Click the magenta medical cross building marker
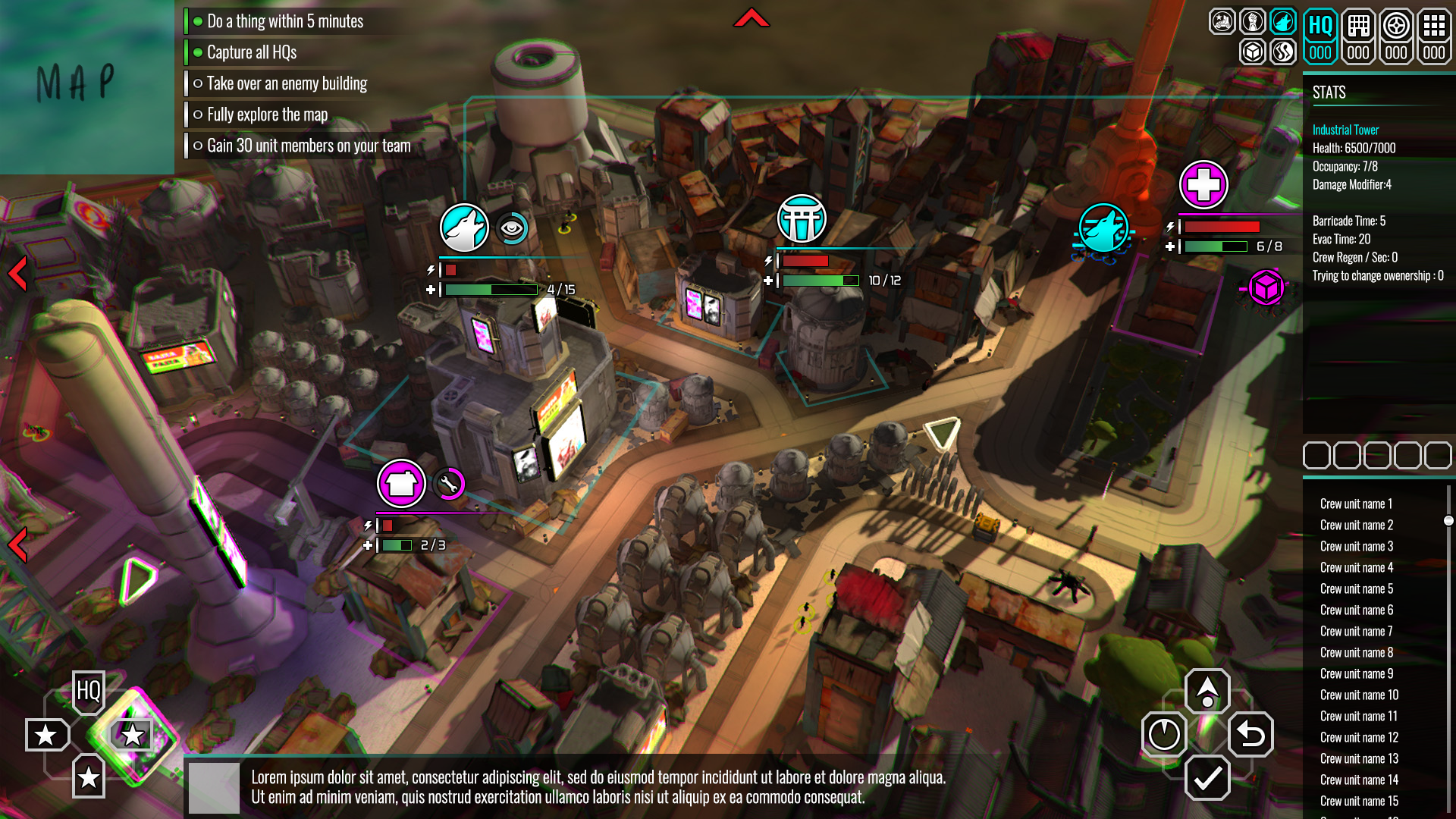 pyautogui.click(x=1203, y=184)
